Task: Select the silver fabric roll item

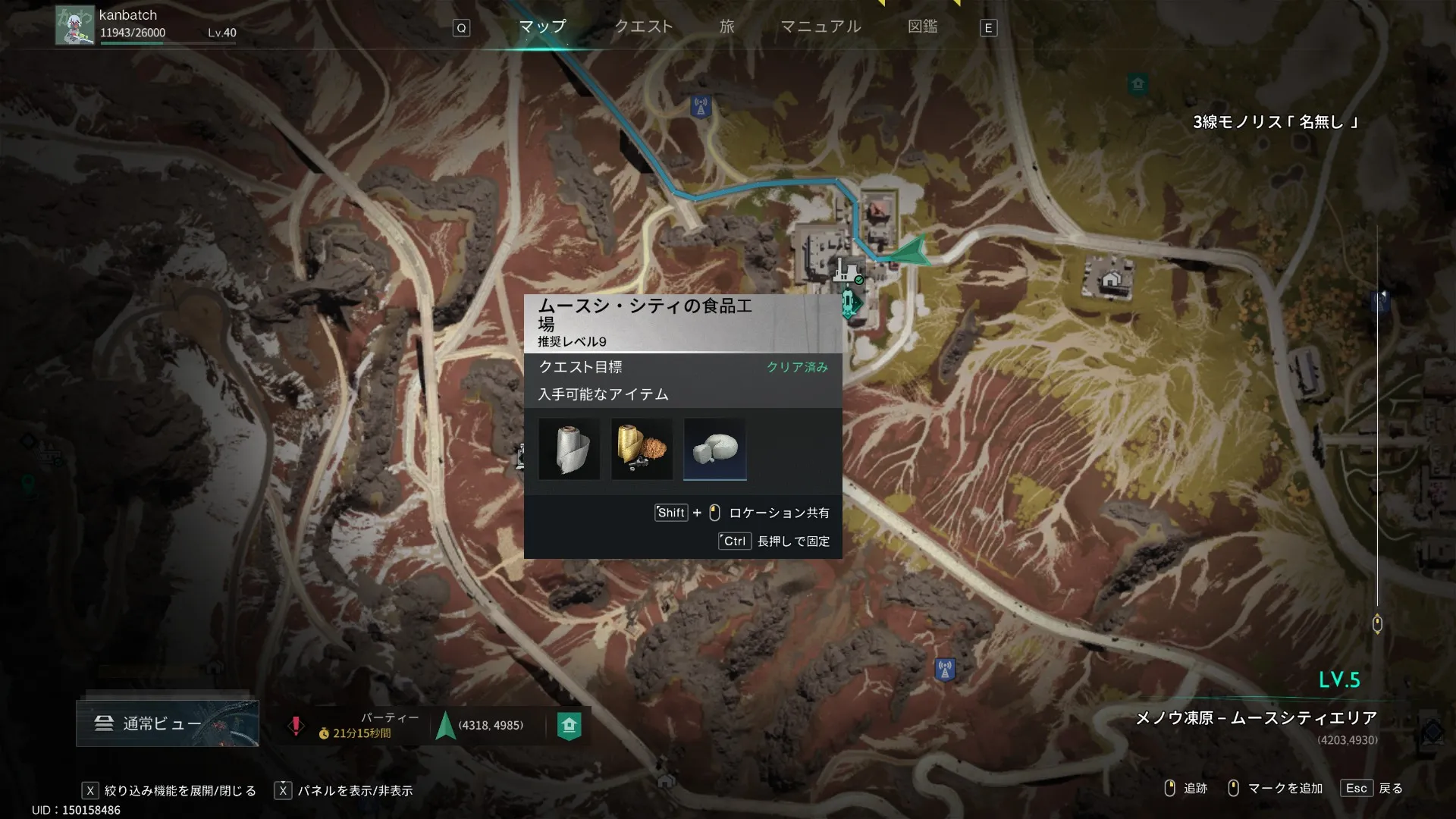Action: pyautogui.click(x=569, y=449)
